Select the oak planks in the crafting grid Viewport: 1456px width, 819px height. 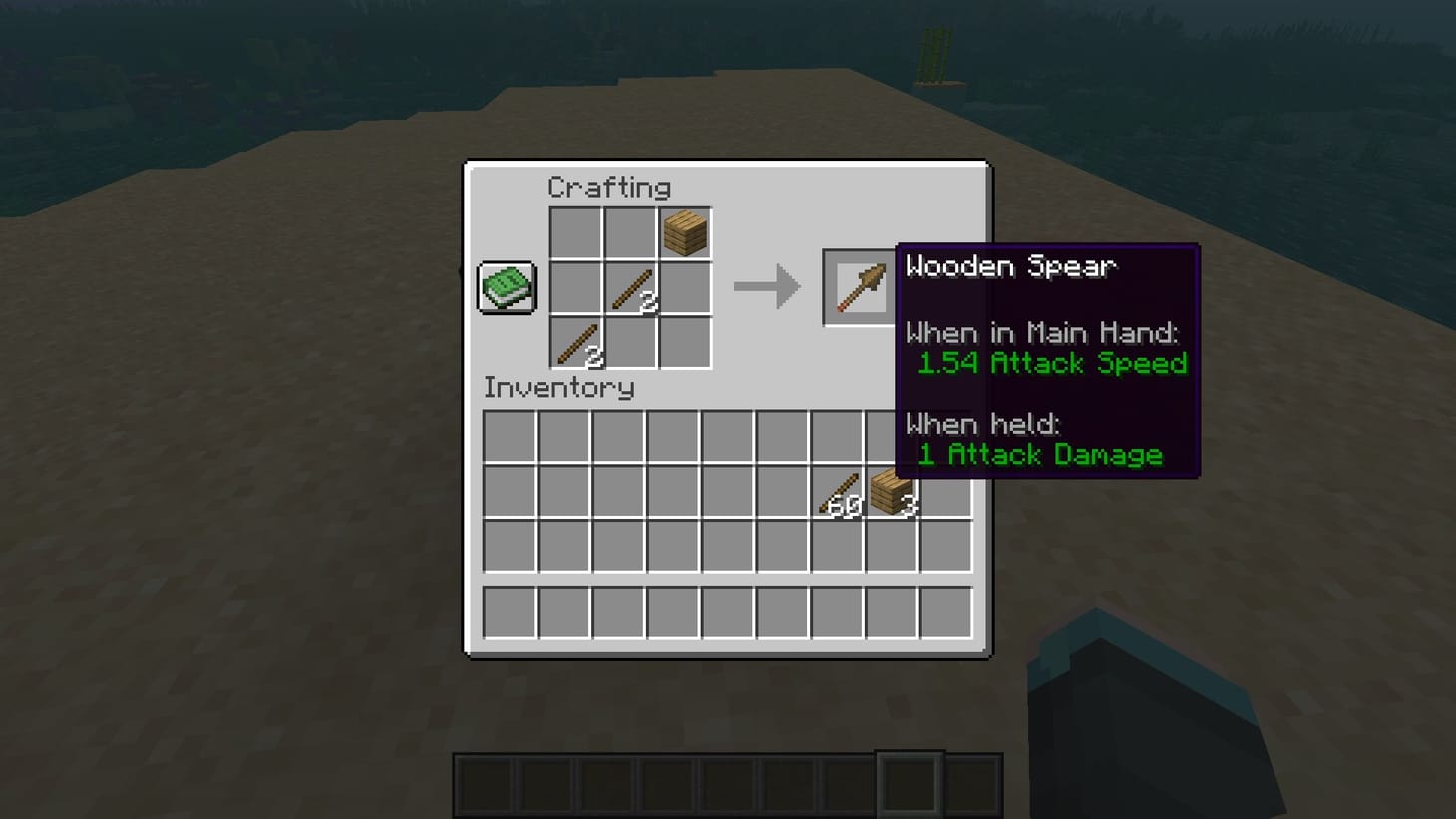(686, 232)
